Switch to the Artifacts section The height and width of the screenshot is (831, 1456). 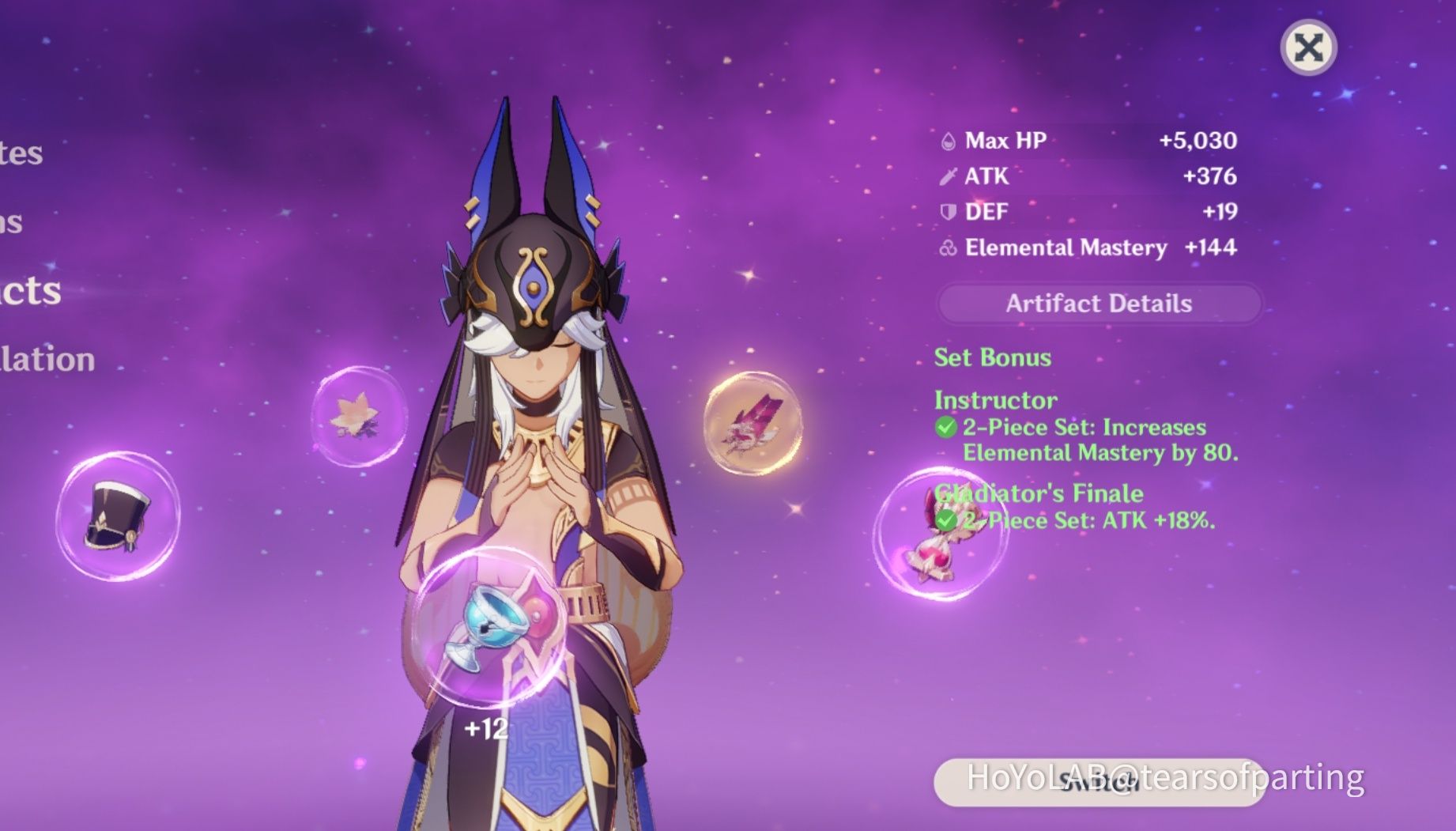coord(28,293)
